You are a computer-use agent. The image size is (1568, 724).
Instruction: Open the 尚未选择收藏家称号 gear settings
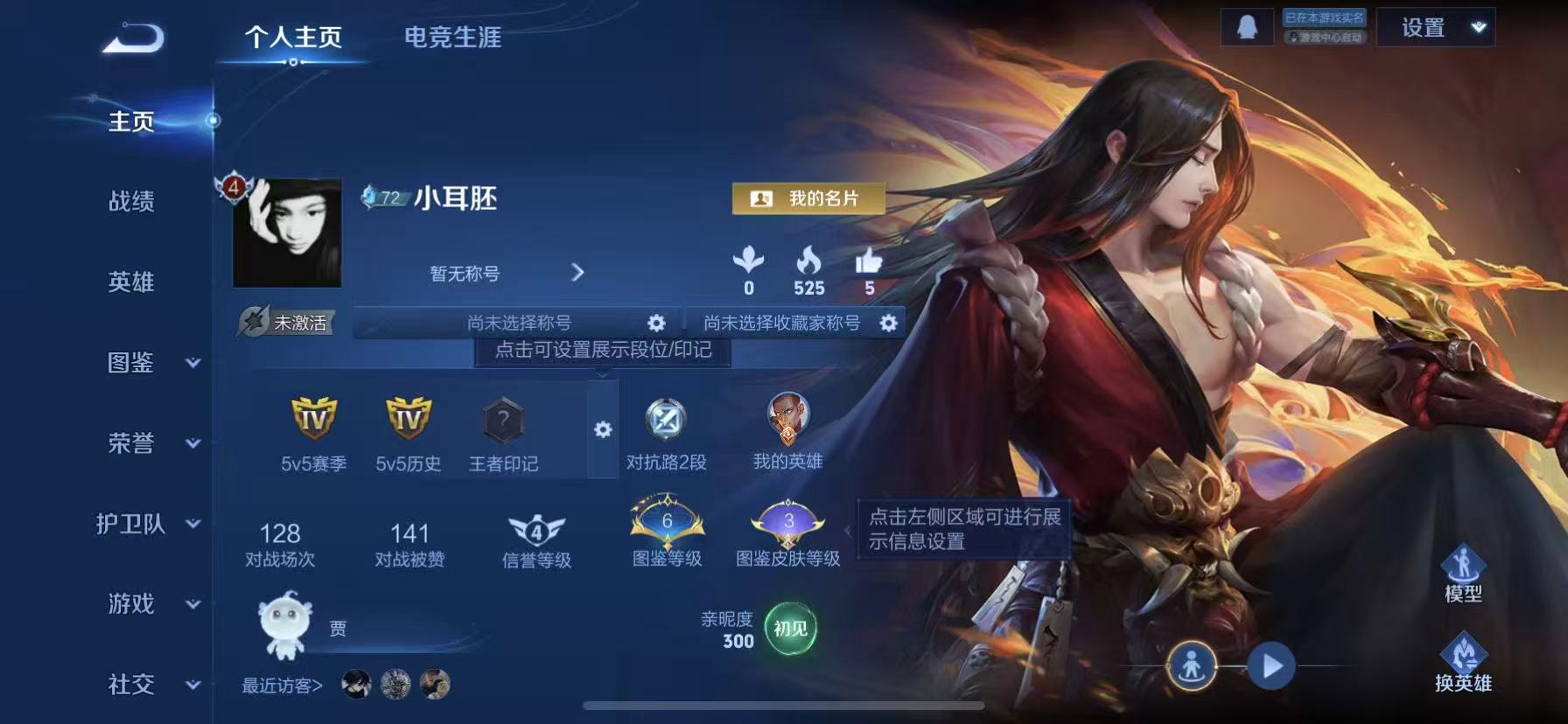click(889, 323)
